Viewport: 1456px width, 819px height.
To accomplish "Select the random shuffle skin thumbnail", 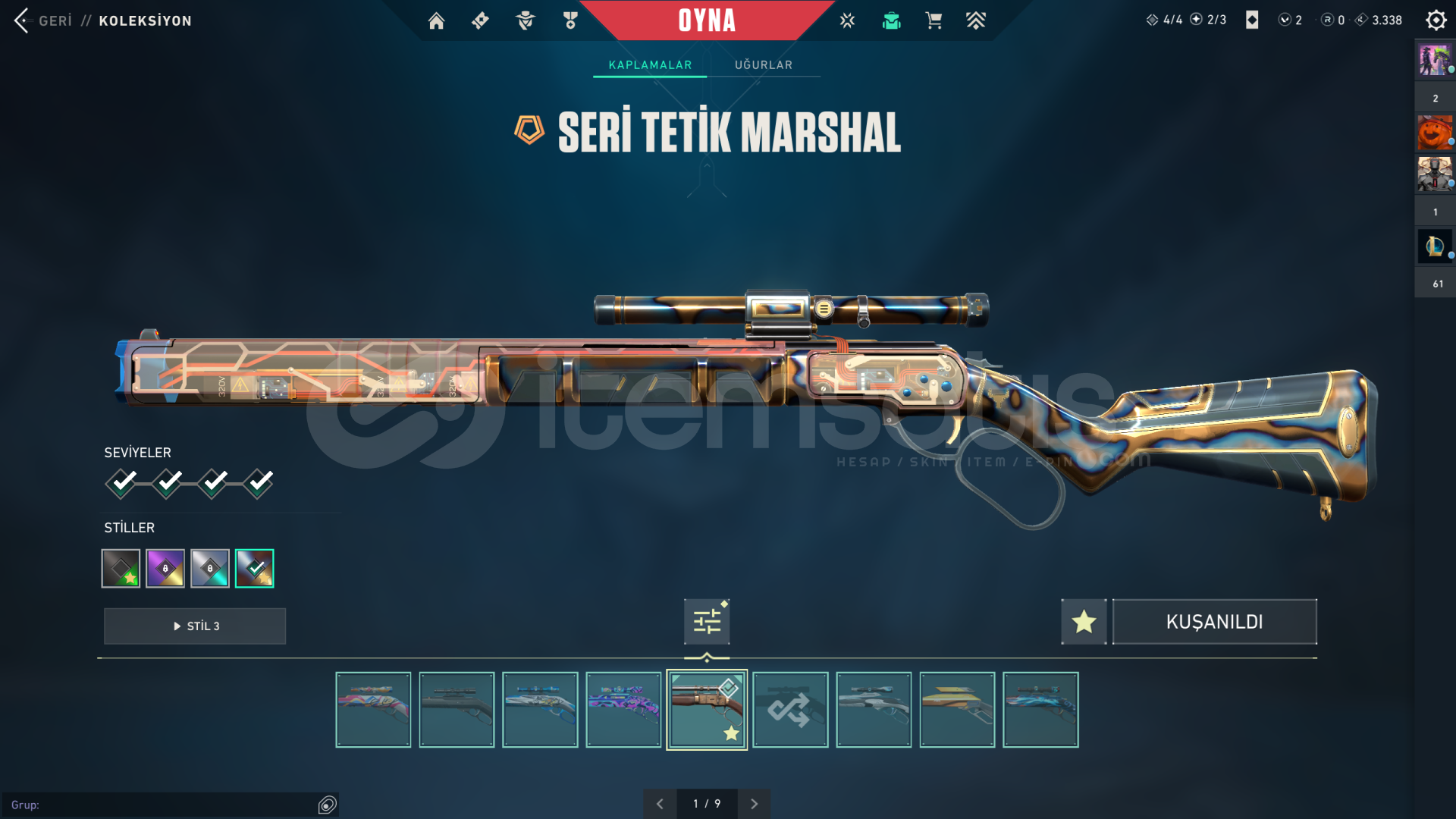I will click(790, 710).
